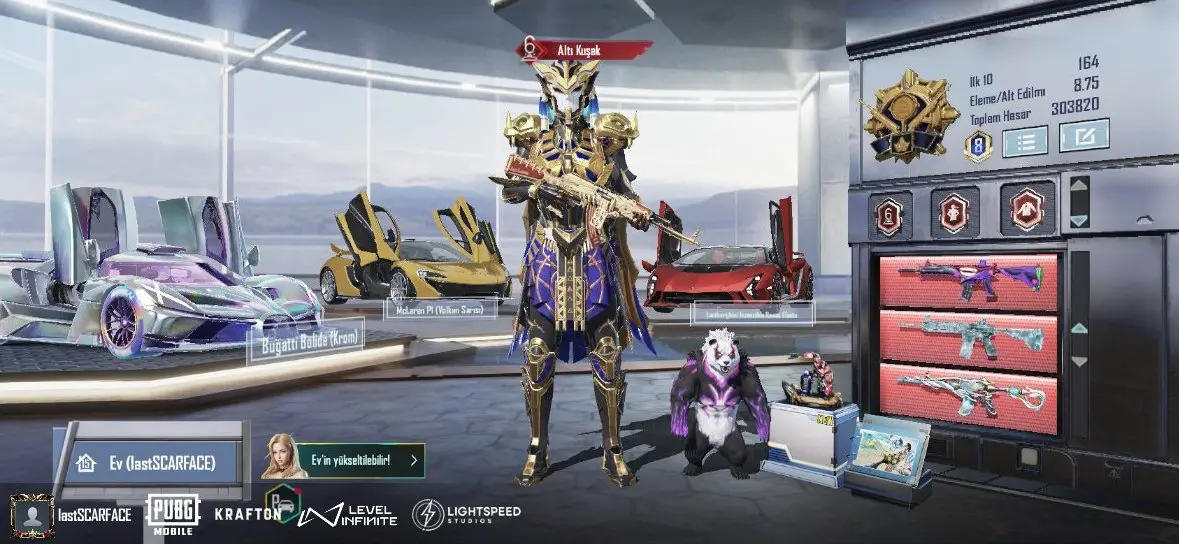Open lastSCARFACE's profile avatar
Screen dimensions: 1179x544
(x=31, y=515)
